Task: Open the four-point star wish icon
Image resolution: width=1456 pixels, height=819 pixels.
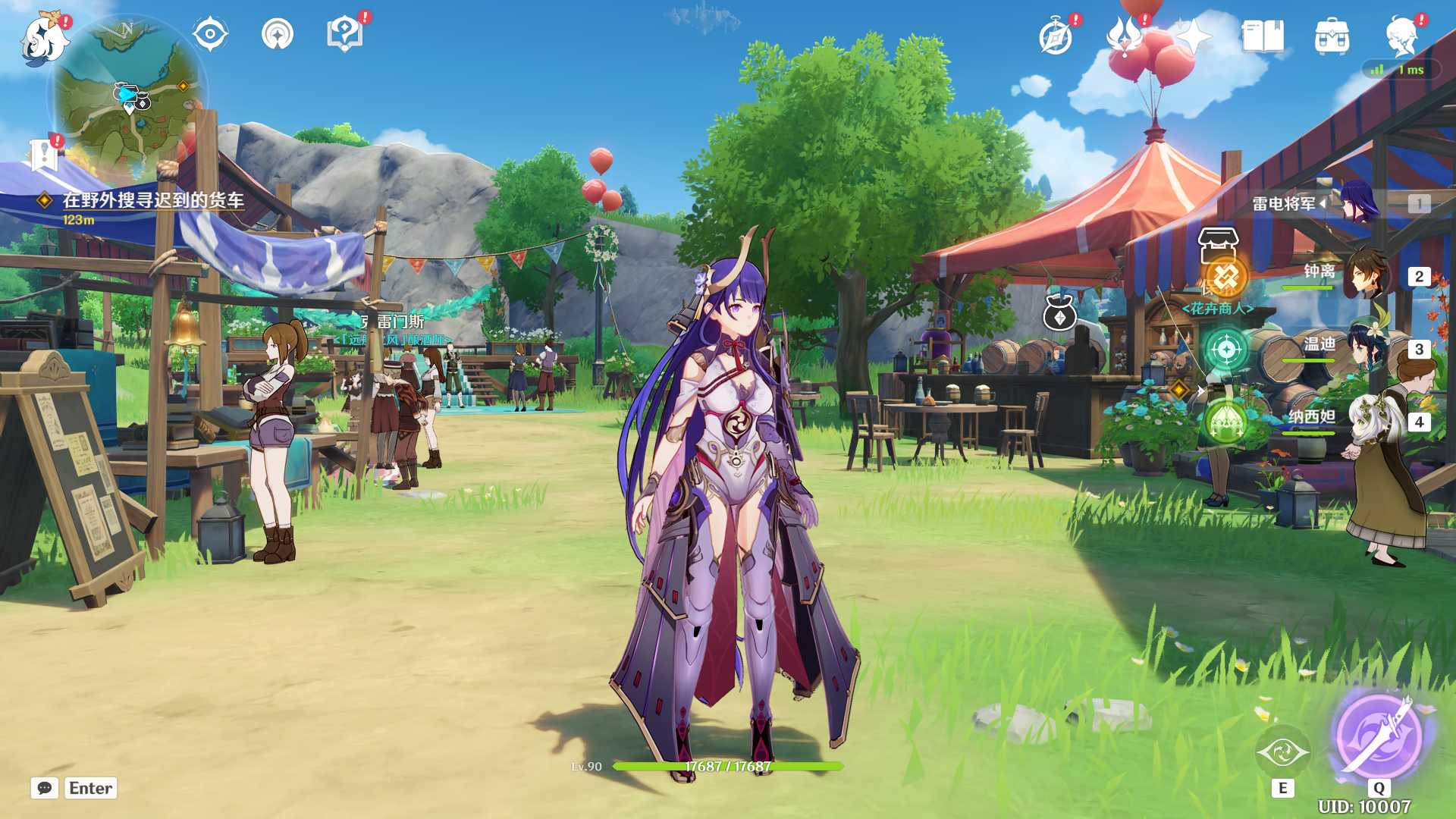Action: point(1194,36)
